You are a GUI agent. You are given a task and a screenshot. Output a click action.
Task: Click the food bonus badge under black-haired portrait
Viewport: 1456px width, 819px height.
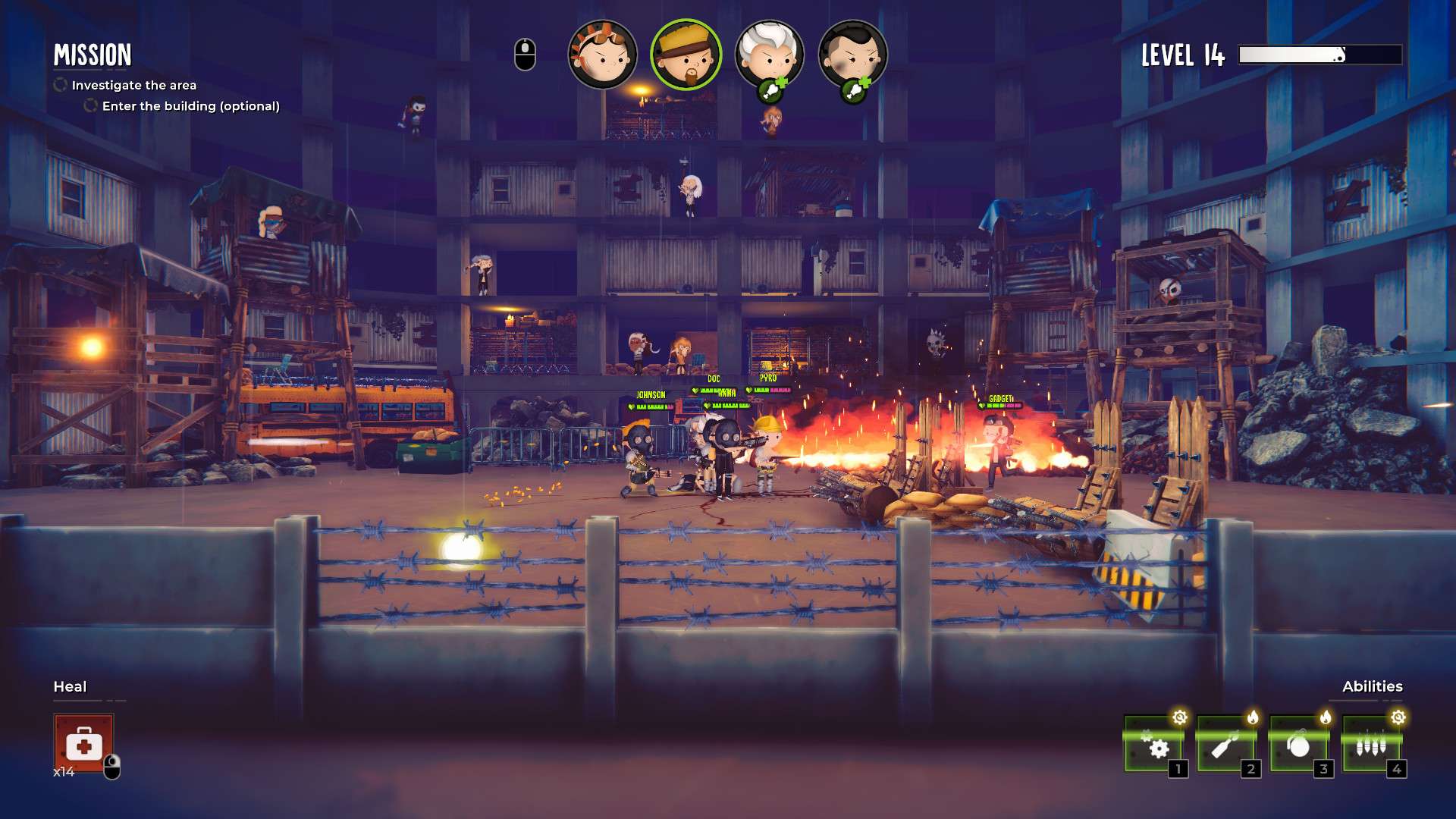(x=855, y=91)
